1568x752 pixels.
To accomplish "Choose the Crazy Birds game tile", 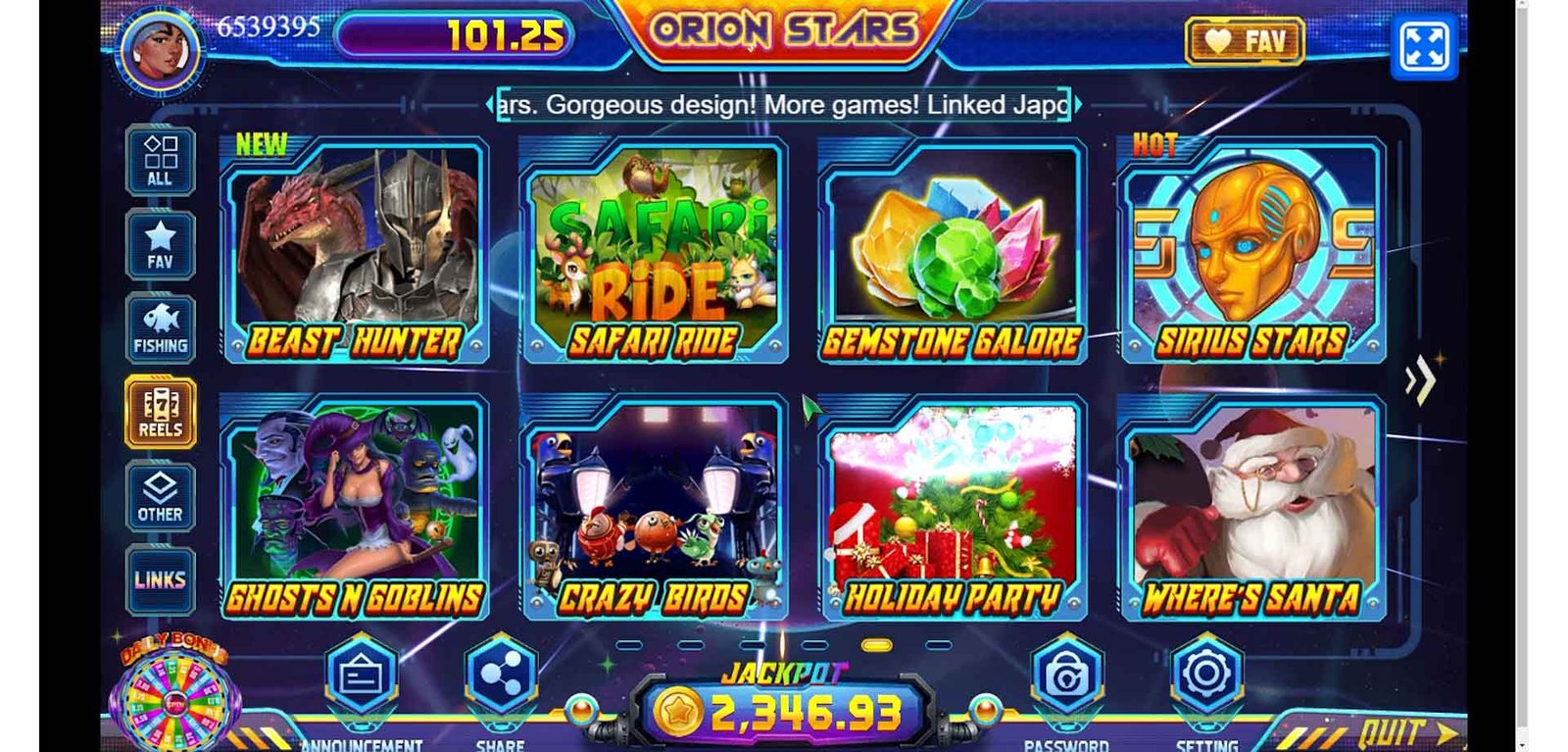I will click(x=655, y=508).
